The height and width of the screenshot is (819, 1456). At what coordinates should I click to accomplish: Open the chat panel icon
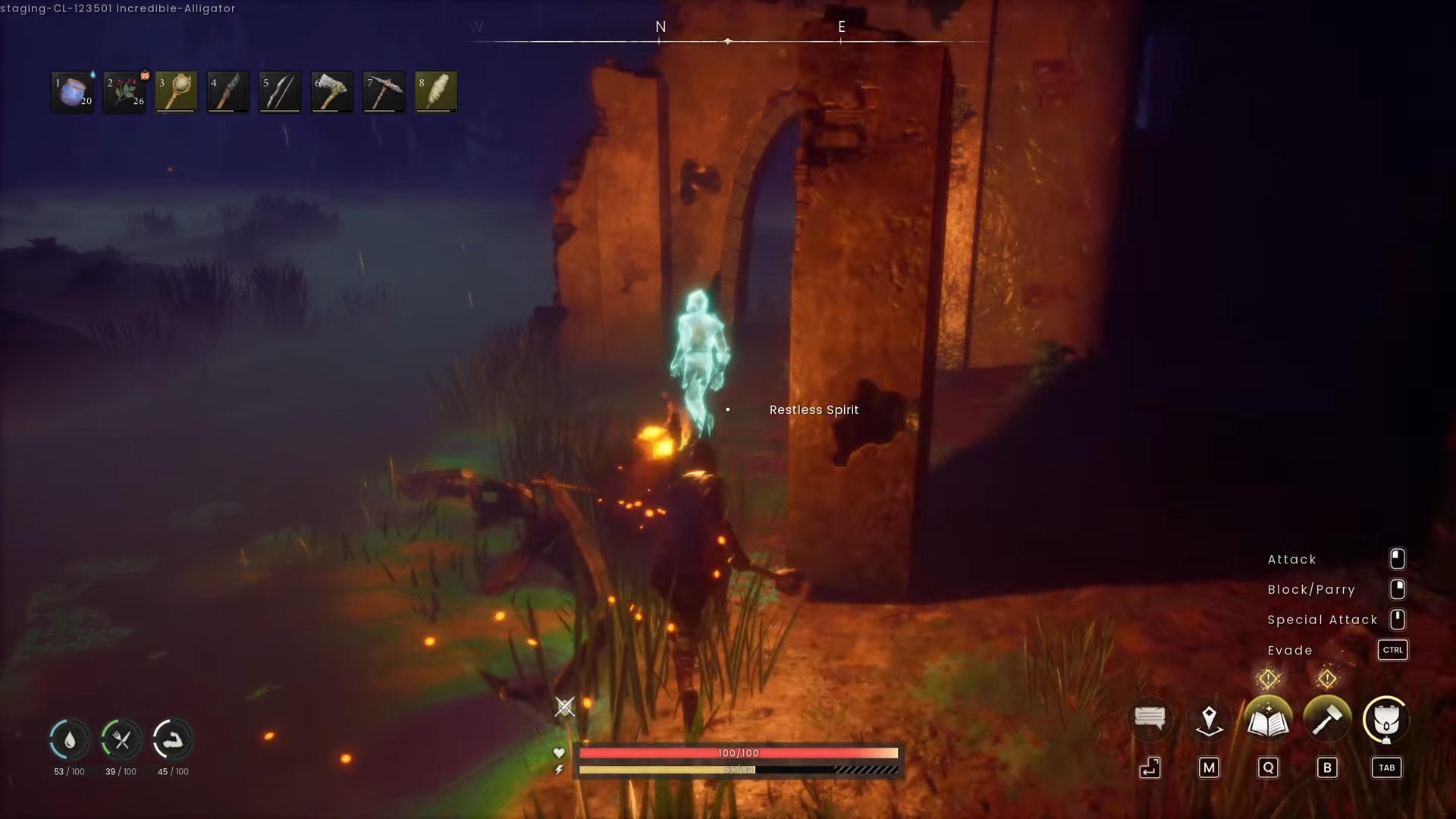tap(1150, 719)
